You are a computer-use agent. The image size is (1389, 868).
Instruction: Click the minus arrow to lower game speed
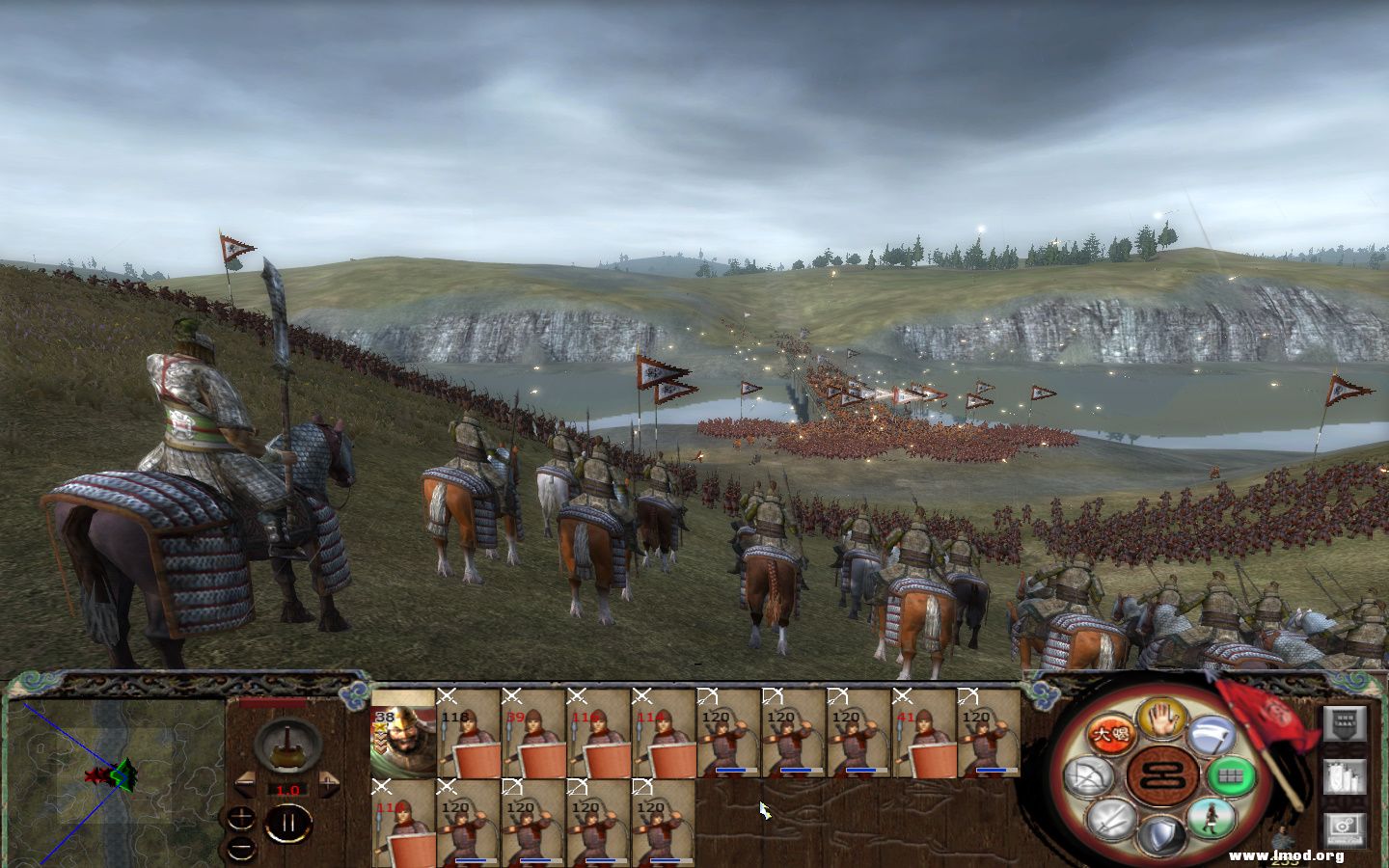click(245, 784)
